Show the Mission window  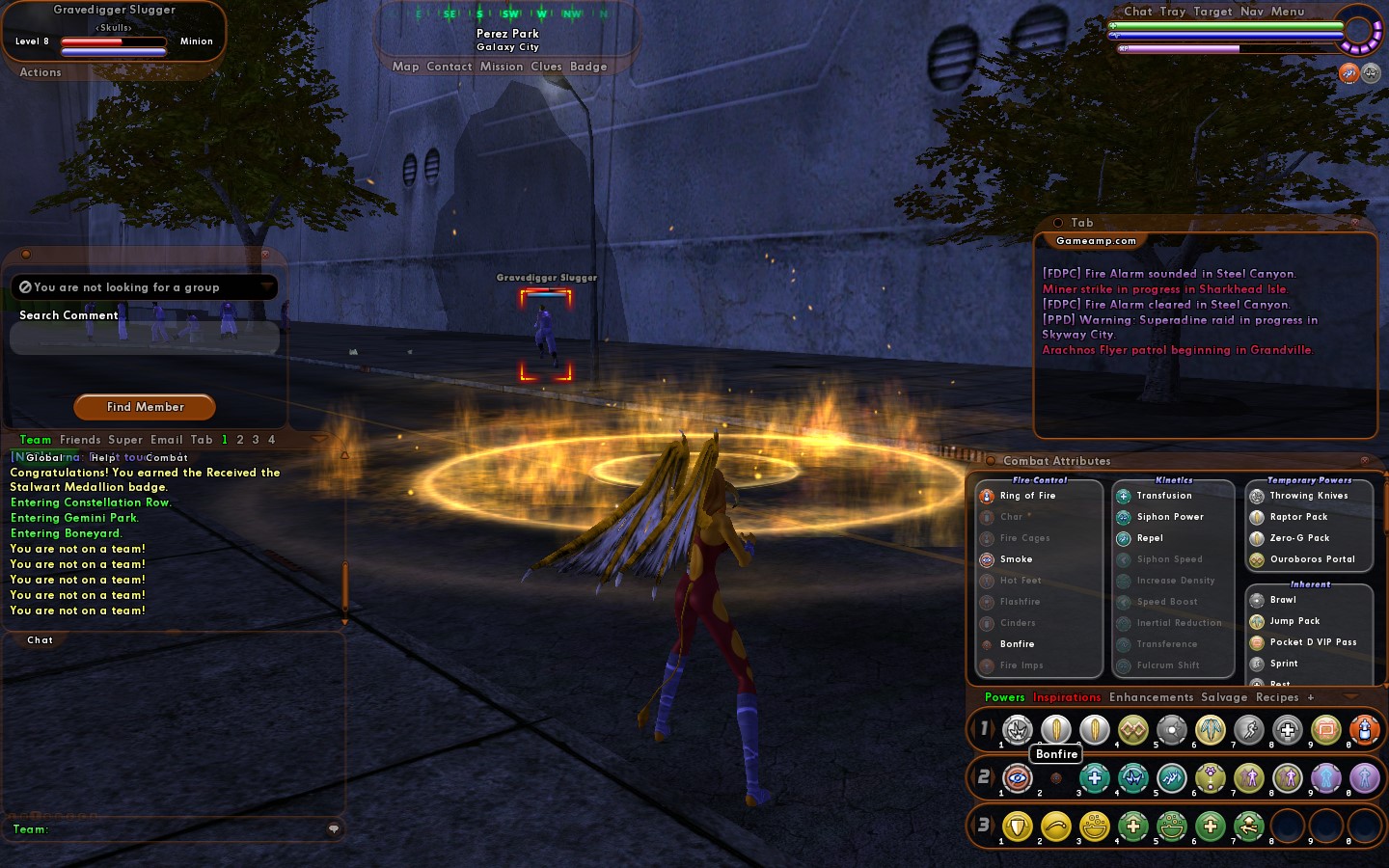pos(502,67)
